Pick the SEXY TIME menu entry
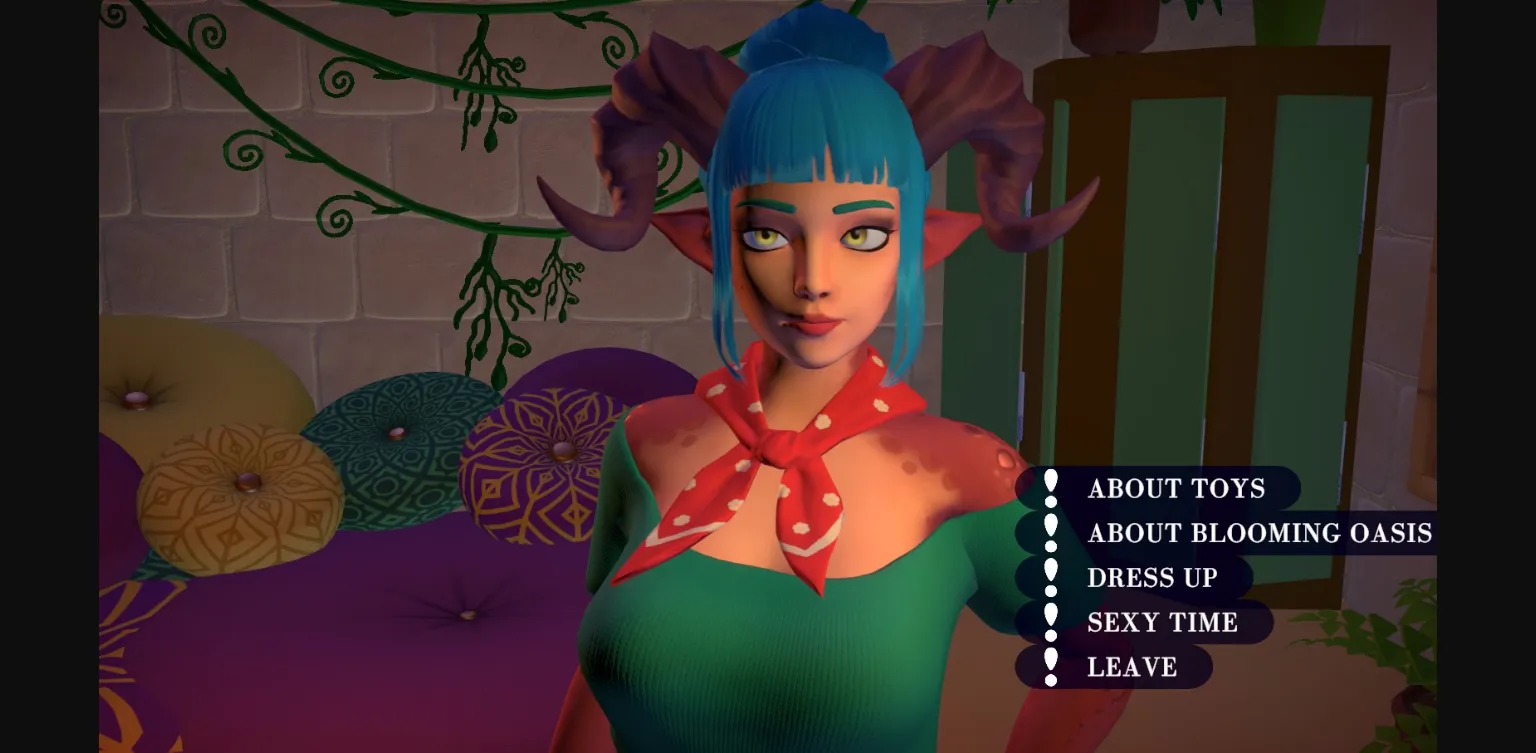This screenshot has height=753, width=1536. (x=1163, y=622)
